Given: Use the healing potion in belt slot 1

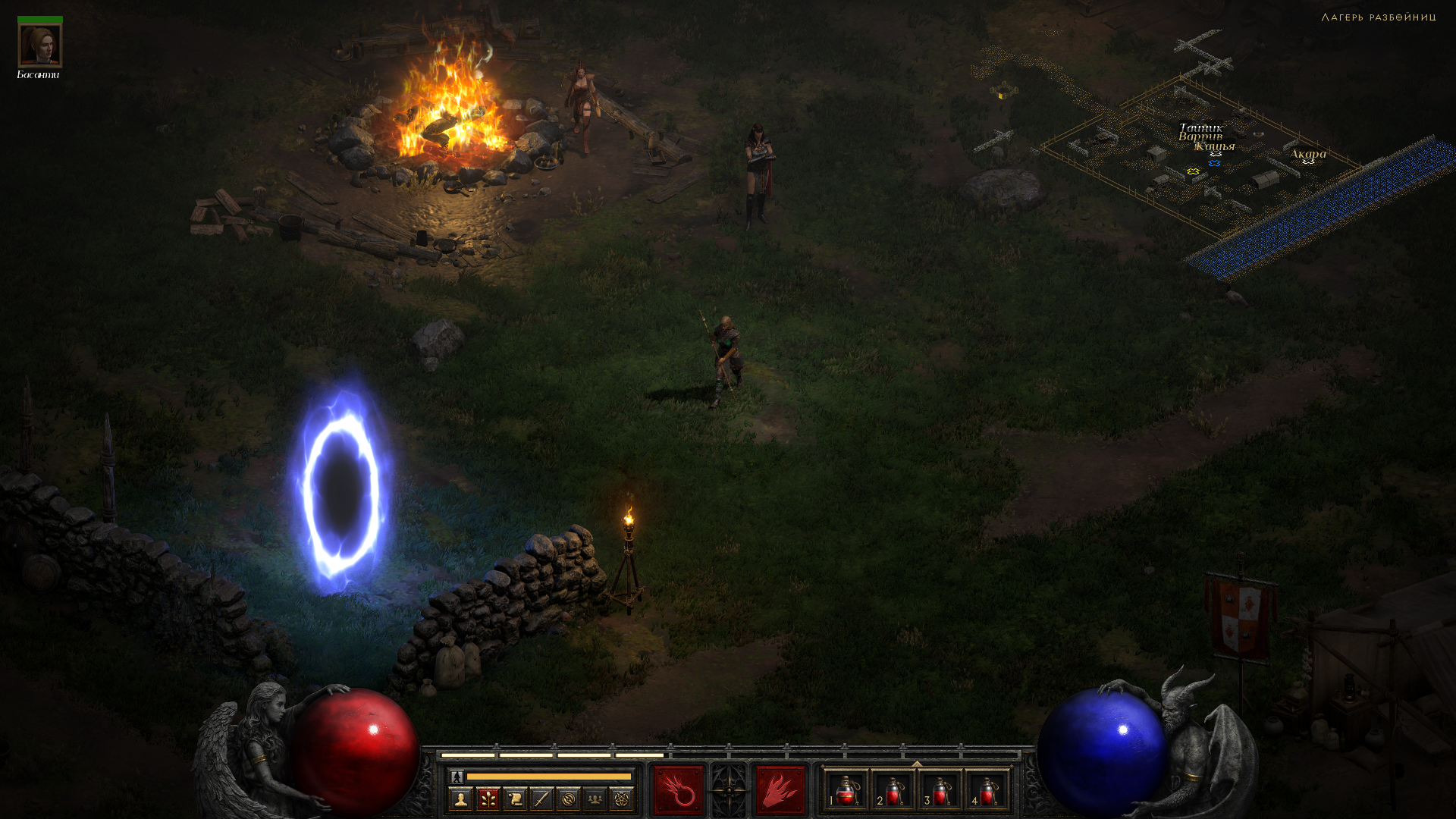Looking at the screenshot, I should click(x=846, y=791).
